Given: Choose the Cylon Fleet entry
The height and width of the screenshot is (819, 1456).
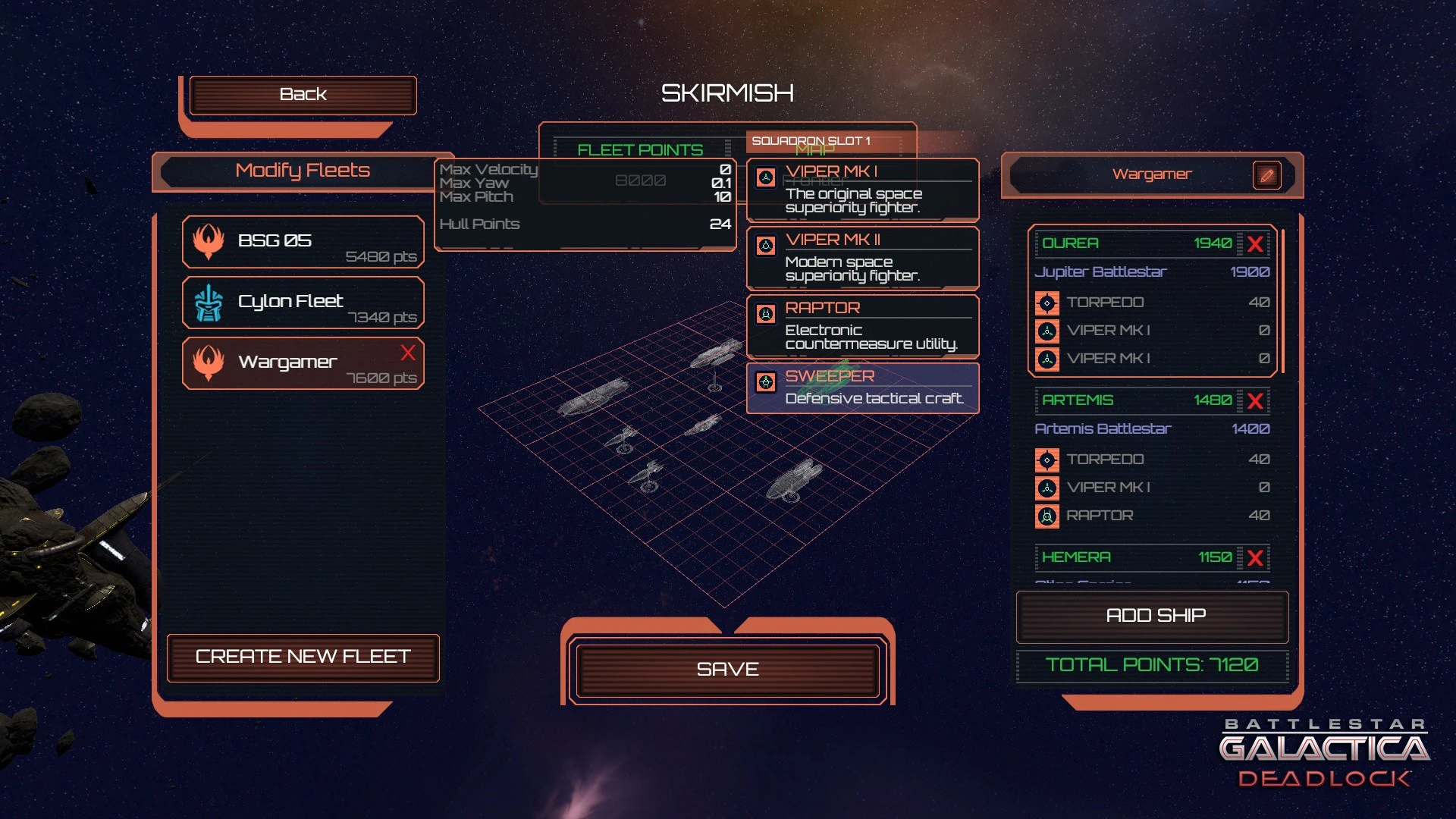Looking at the screenshot, I should (303, 303).
